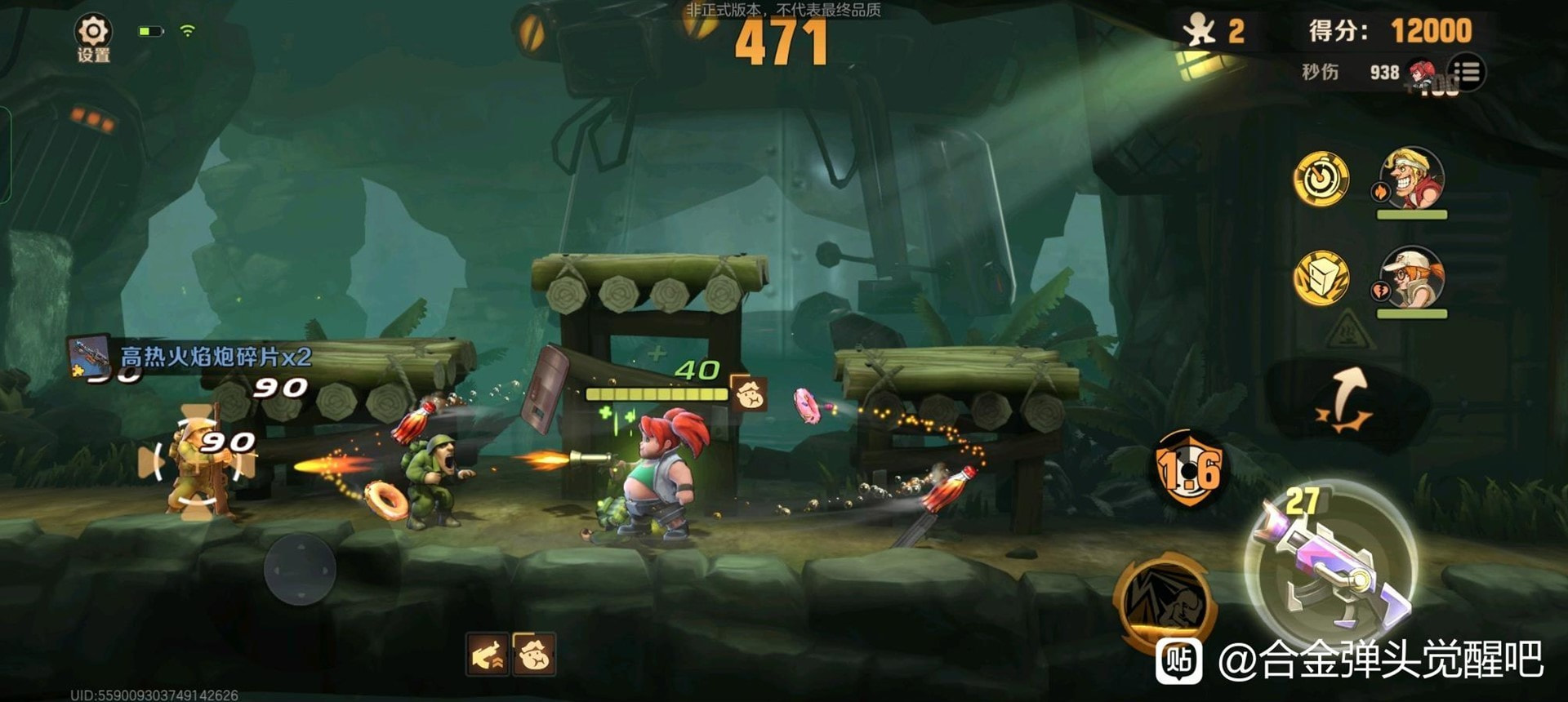
Task: Switch to the white cap teammate portrait
Action: click(x=1411, y=278)
